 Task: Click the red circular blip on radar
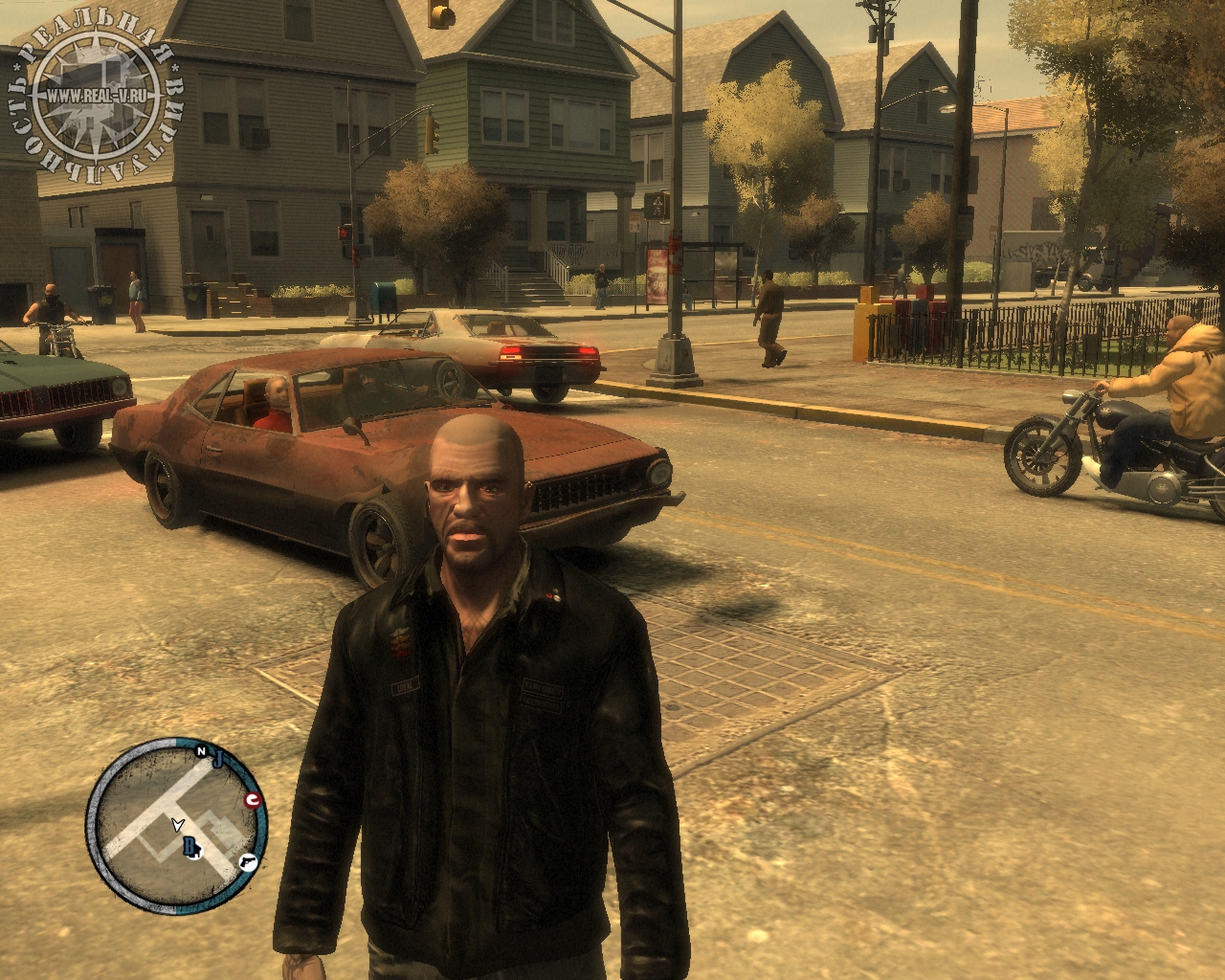pyautogui.click(x=254, y=800)
